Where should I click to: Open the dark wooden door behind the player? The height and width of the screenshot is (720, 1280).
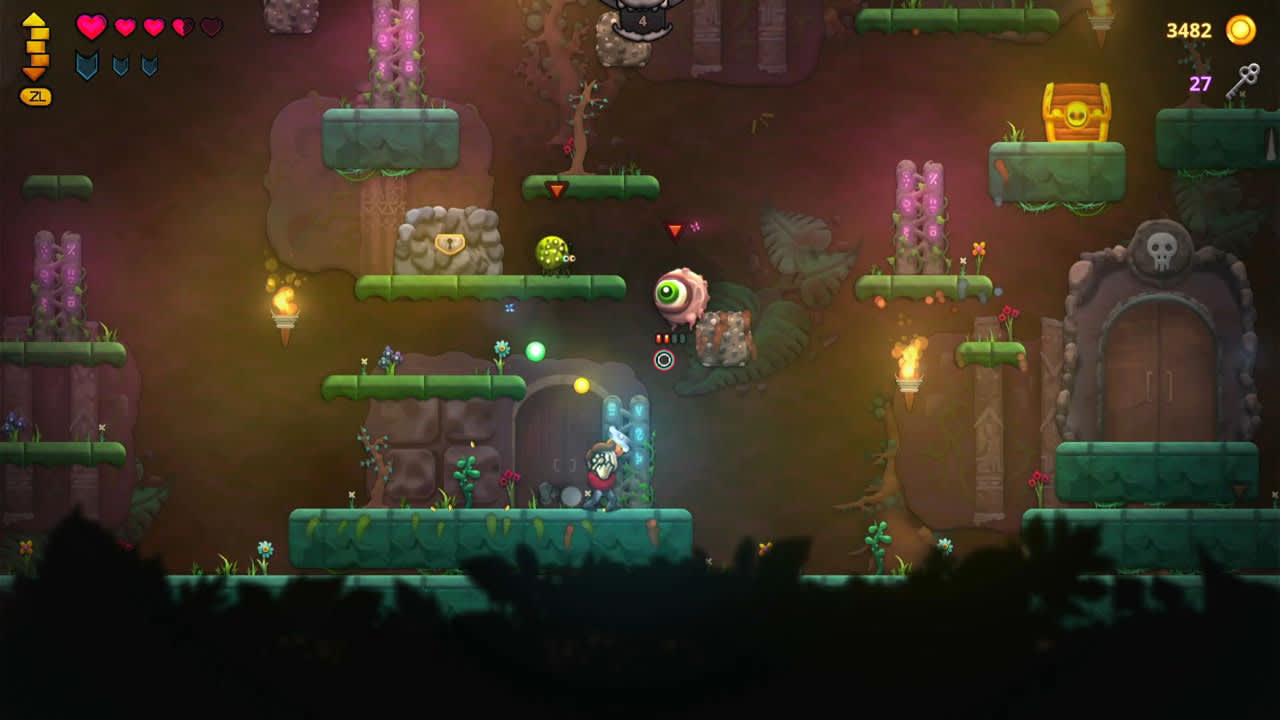(563, 455)
